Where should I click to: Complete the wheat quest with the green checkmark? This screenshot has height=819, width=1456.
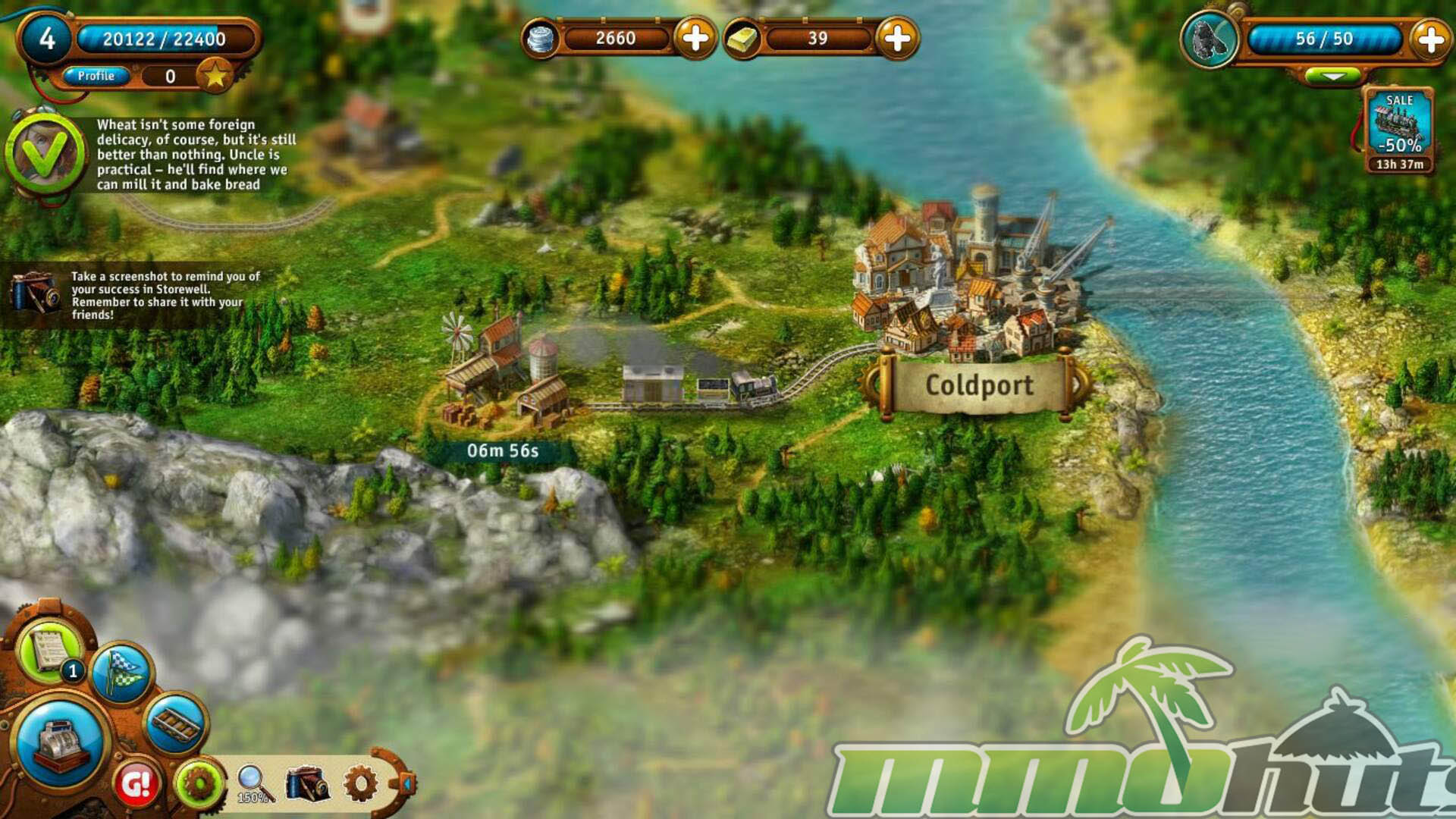tap(45, 153)
